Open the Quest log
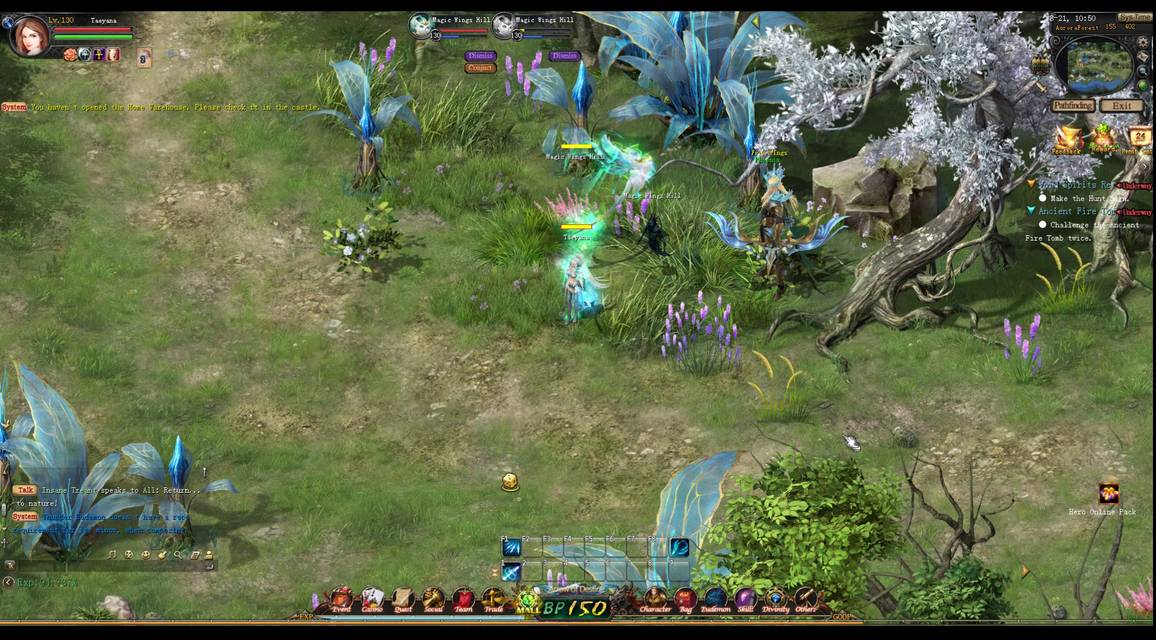Image resolution: width=1156 pixels, height=640 pixels. pos(403,600)
